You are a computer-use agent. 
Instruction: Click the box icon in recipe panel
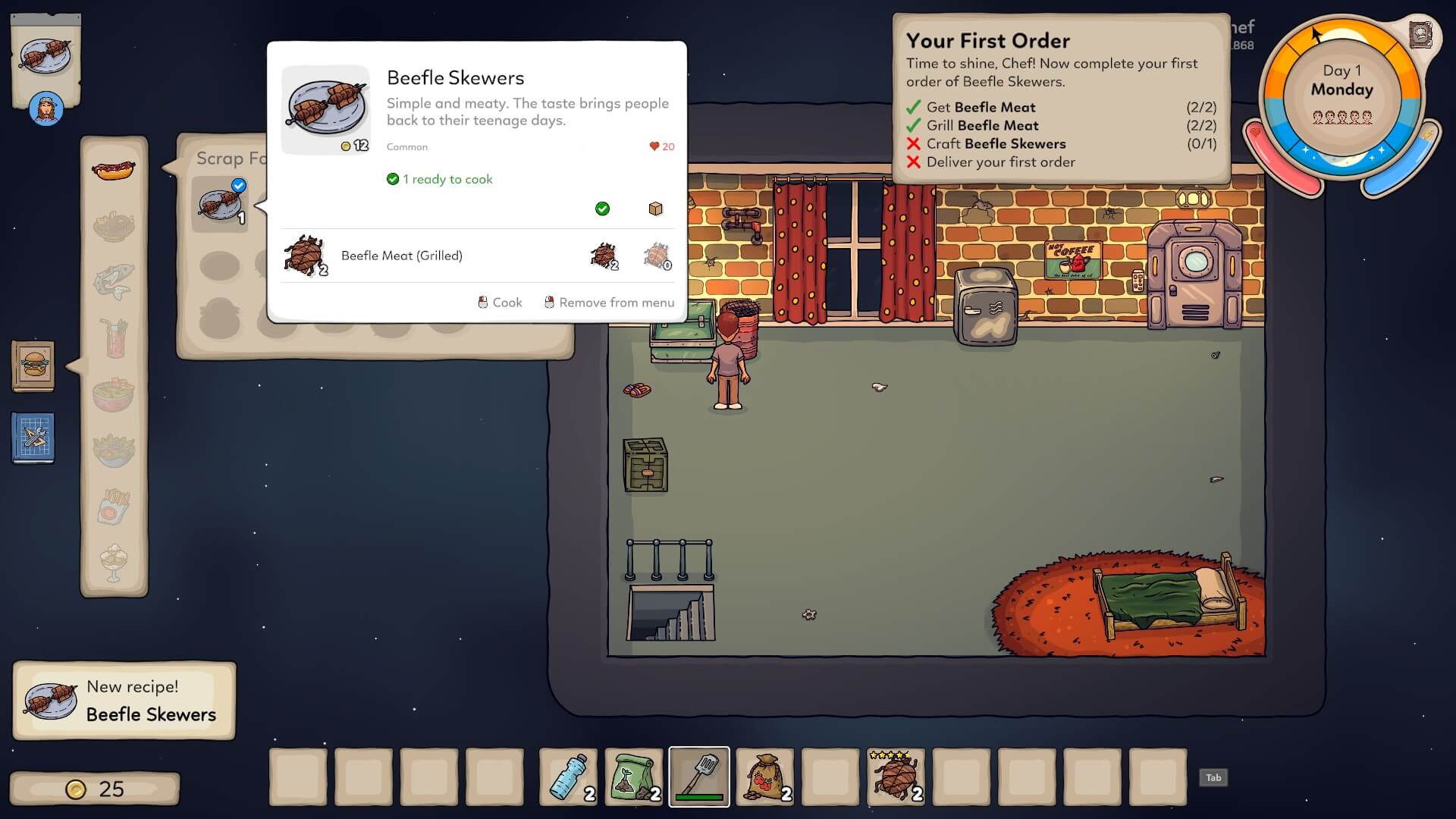point(656,209)
